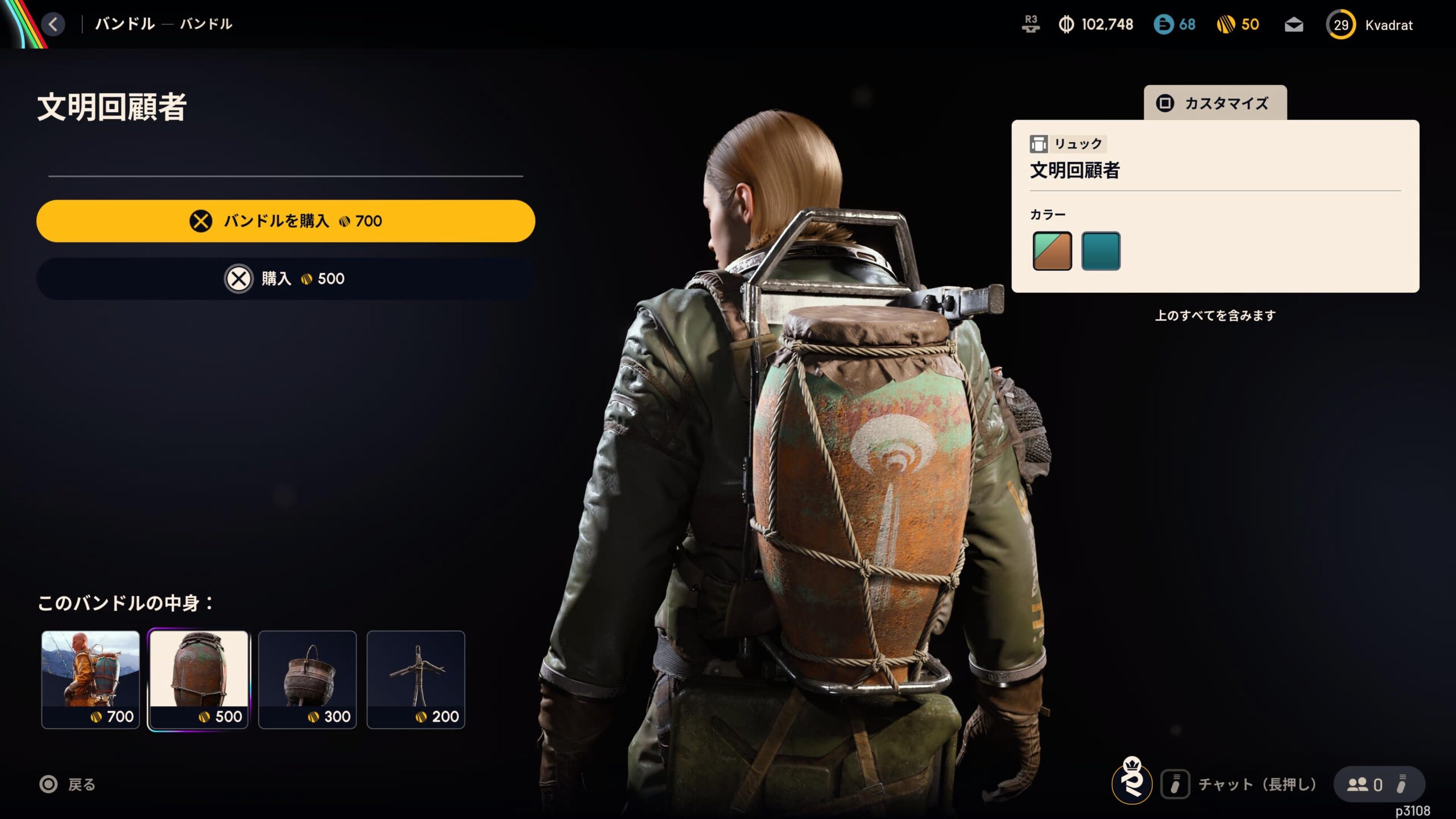Purchase the backpack for 500 coins
This screenshot has width=1456, height=819.
[286, 279]
